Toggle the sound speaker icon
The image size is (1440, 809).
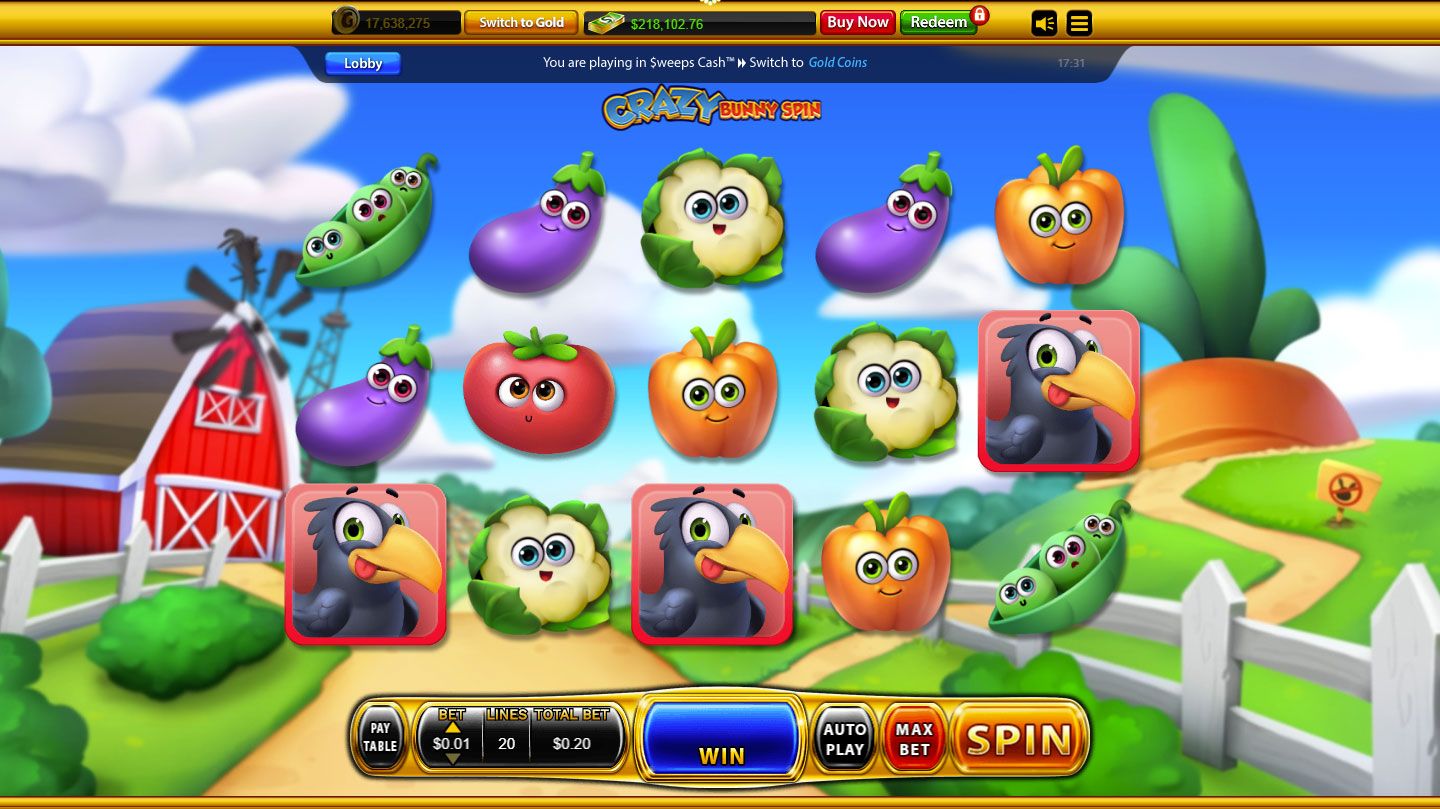pyautogui.click(x=1044, y=23)
